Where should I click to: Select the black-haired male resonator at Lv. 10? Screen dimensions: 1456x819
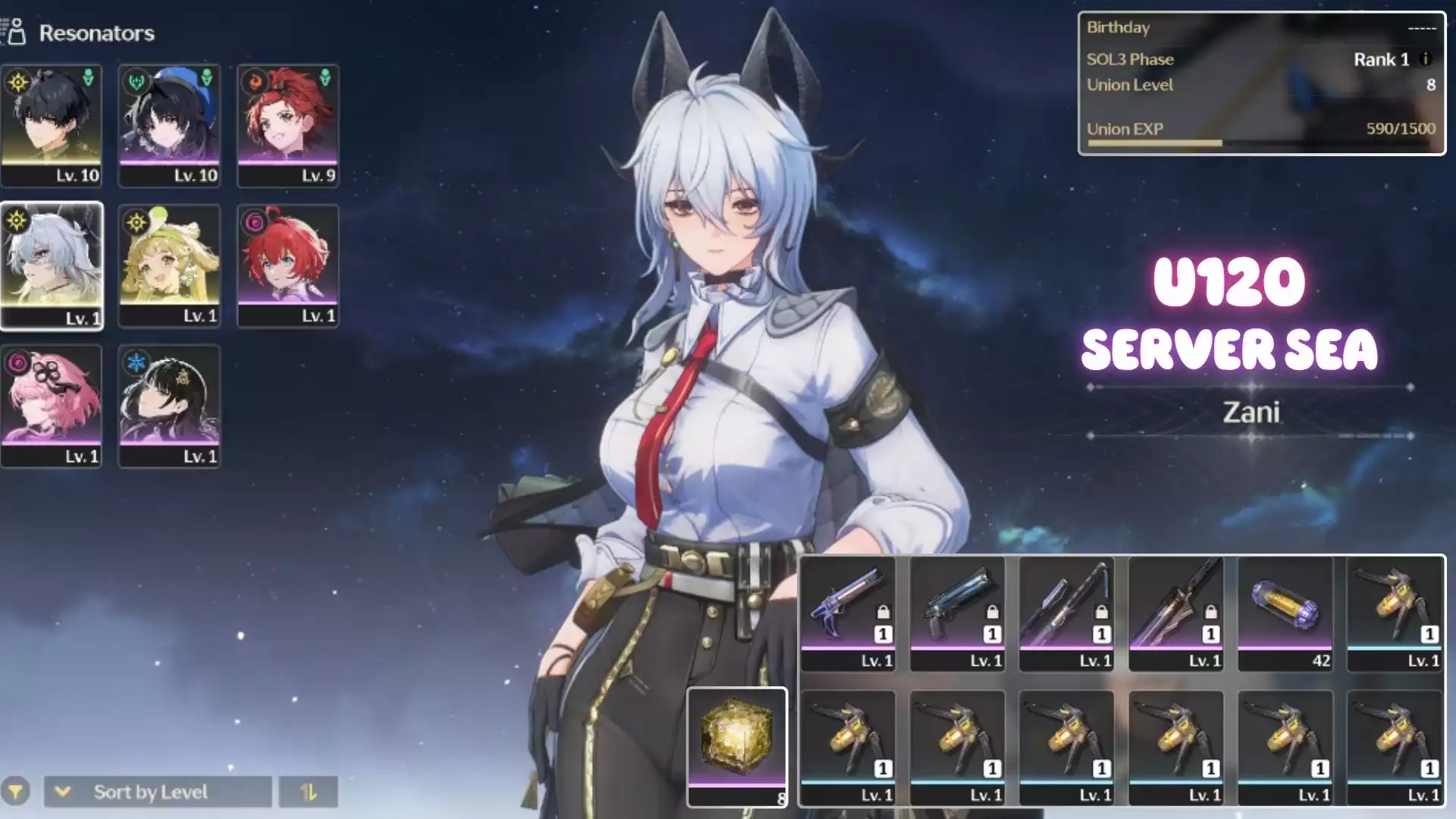pyautogui.click(x=52, y=125)
